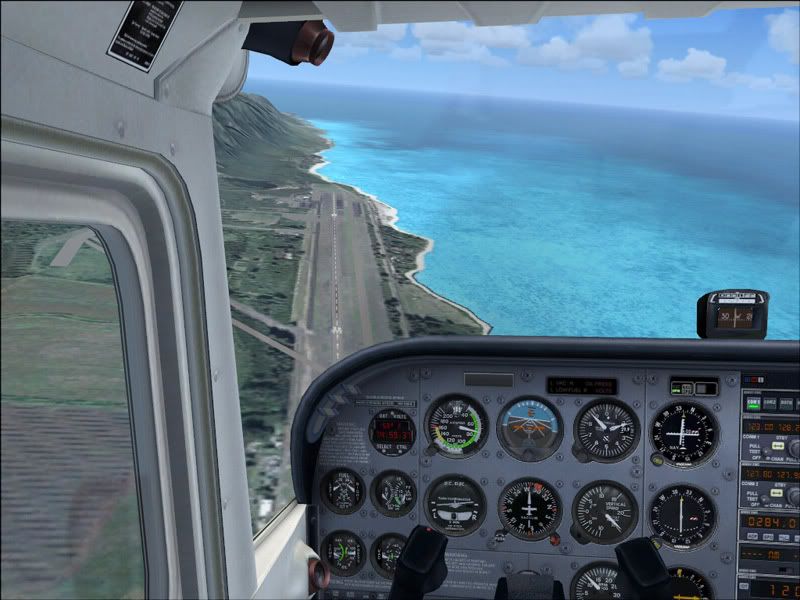The width and height of the screenshot is (800, 600).
Task: Click the attitude indicator adjustment knob
Action: [530, 453]
